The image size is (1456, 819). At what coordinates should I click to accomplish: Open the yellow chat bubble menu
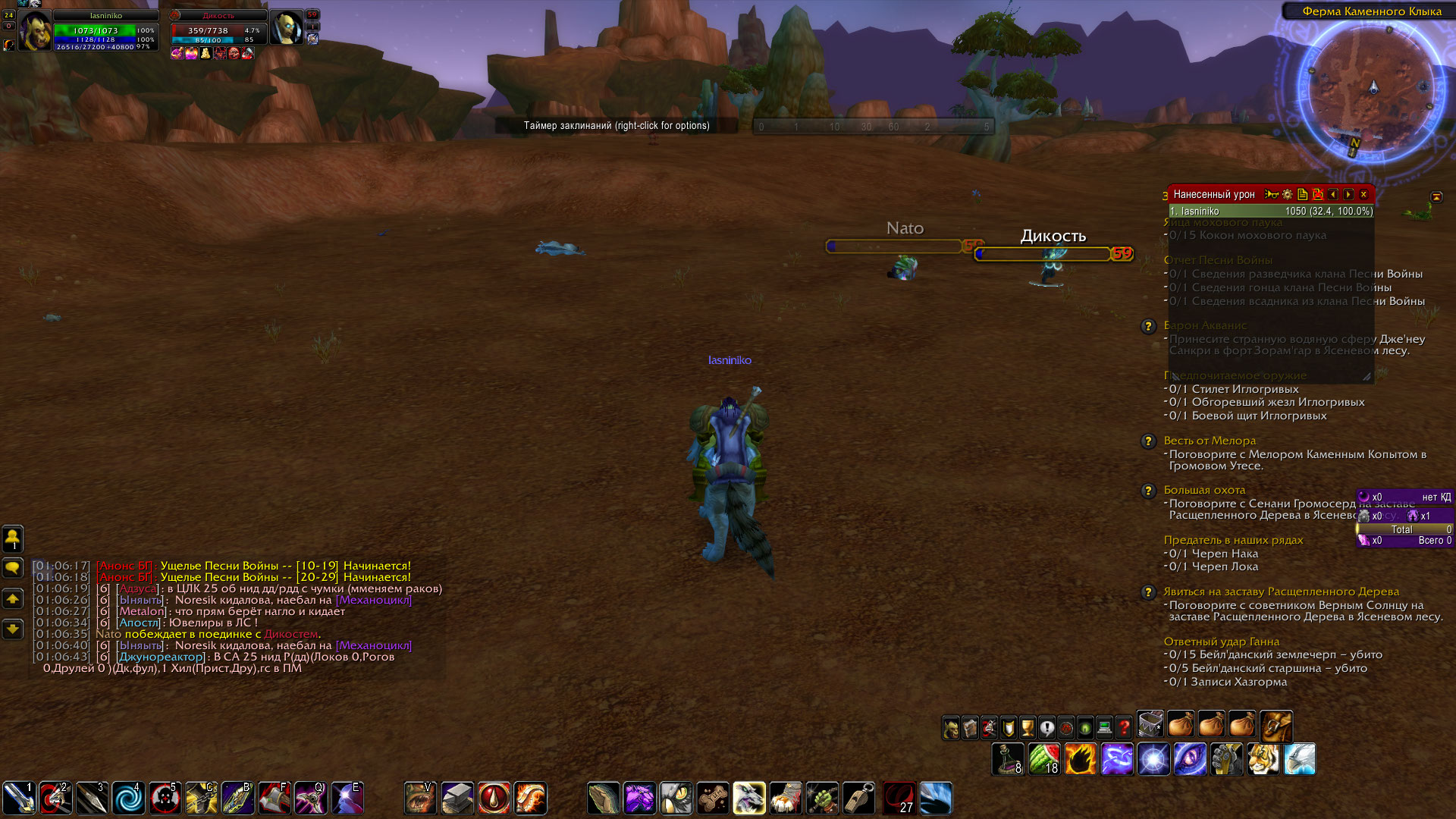[x=13, y=567]
